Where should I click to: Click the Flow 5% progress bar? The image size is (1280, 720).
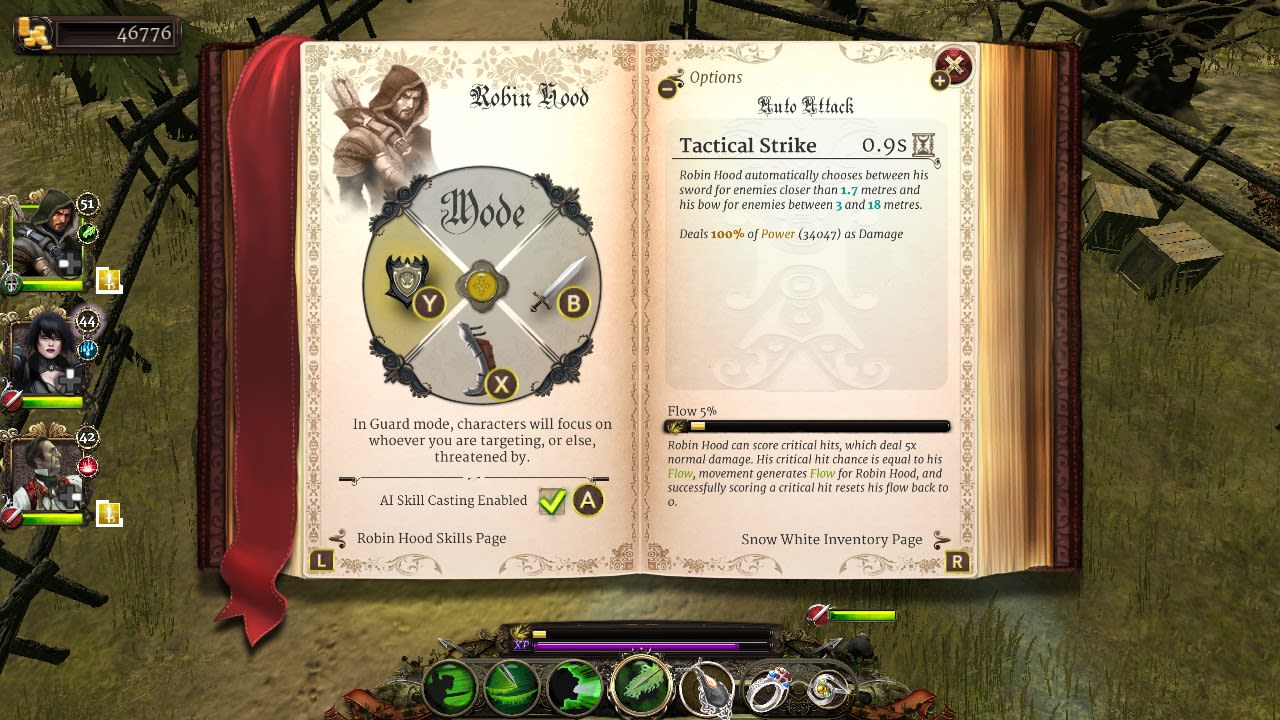pos(806,425)
